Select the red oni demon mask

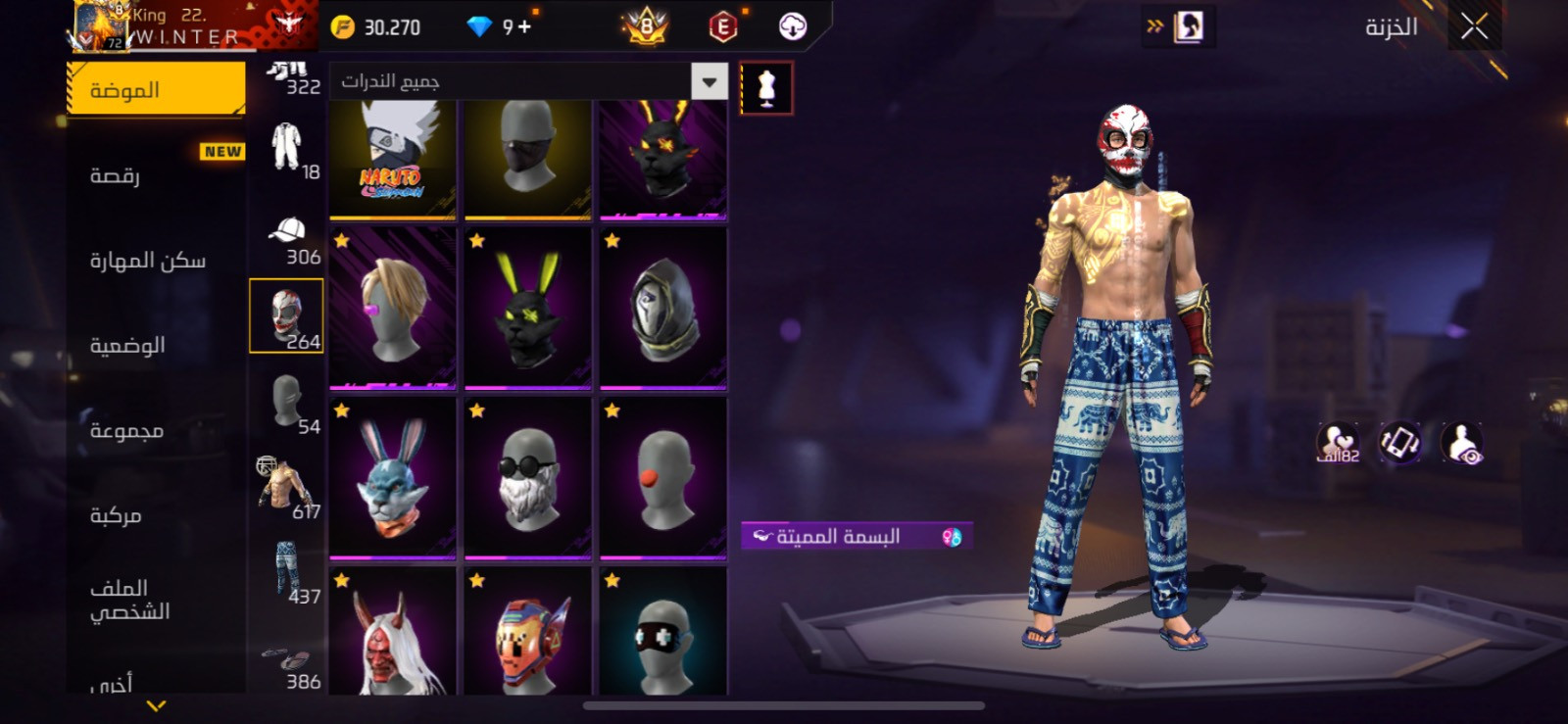click(393, 635)
